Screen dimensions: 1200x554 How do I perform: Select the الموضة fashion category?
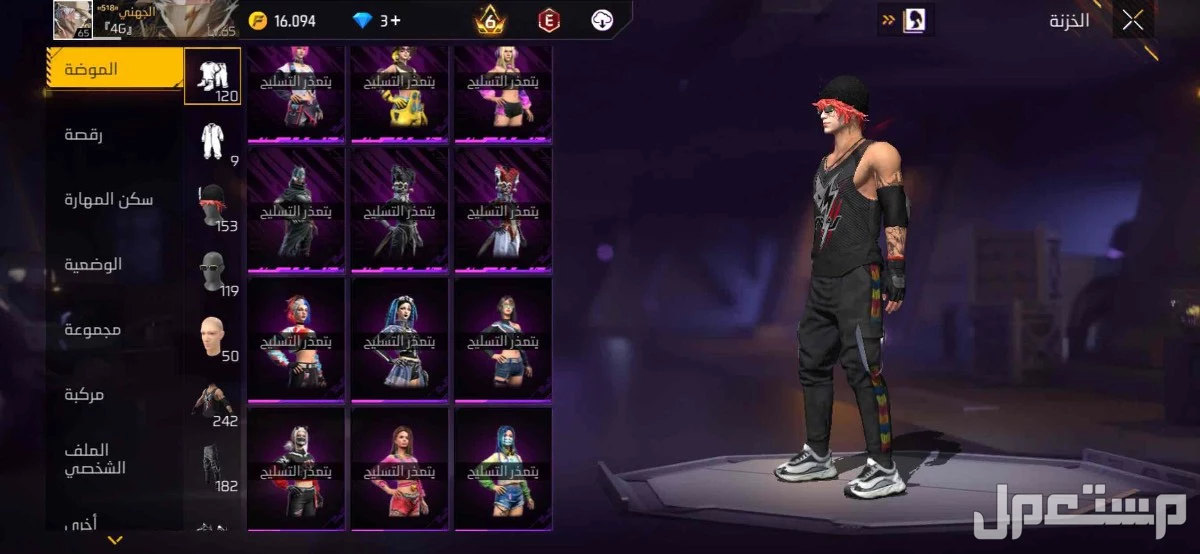pyautogui.click(x=92, y=70)
